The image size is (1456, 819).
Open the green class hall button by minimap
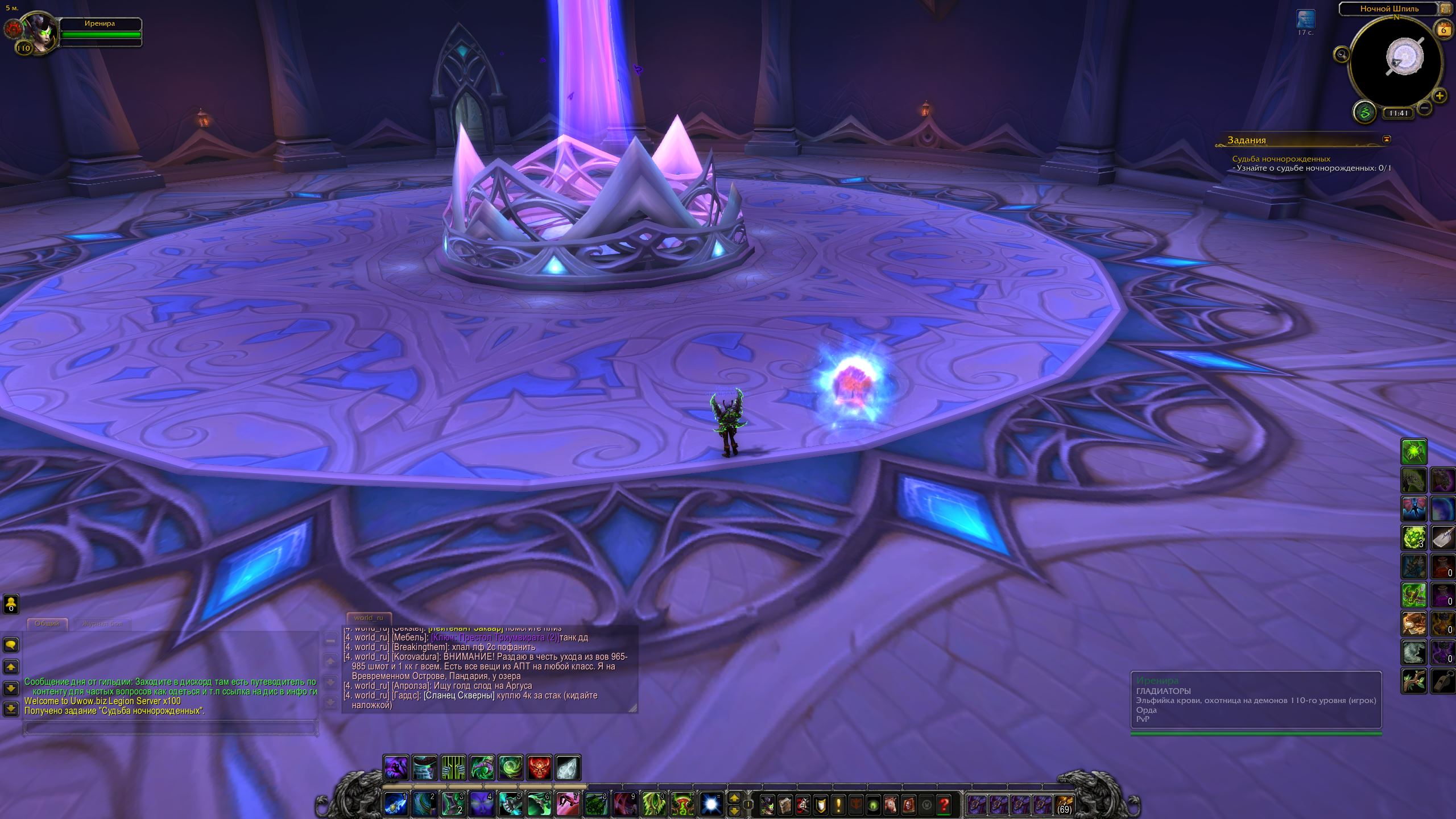pyautogui.click(x=1364, y=113)
